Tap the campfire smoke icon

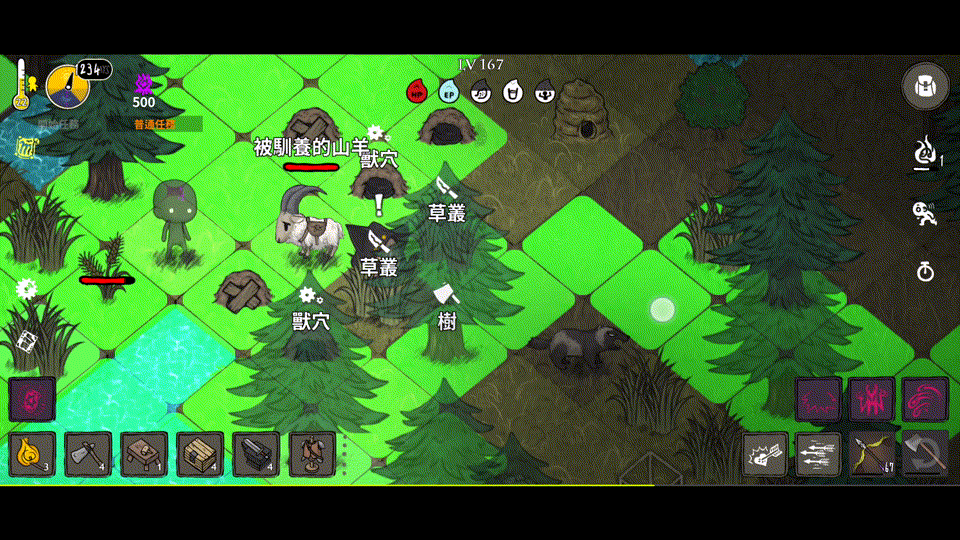coord(925,153)
